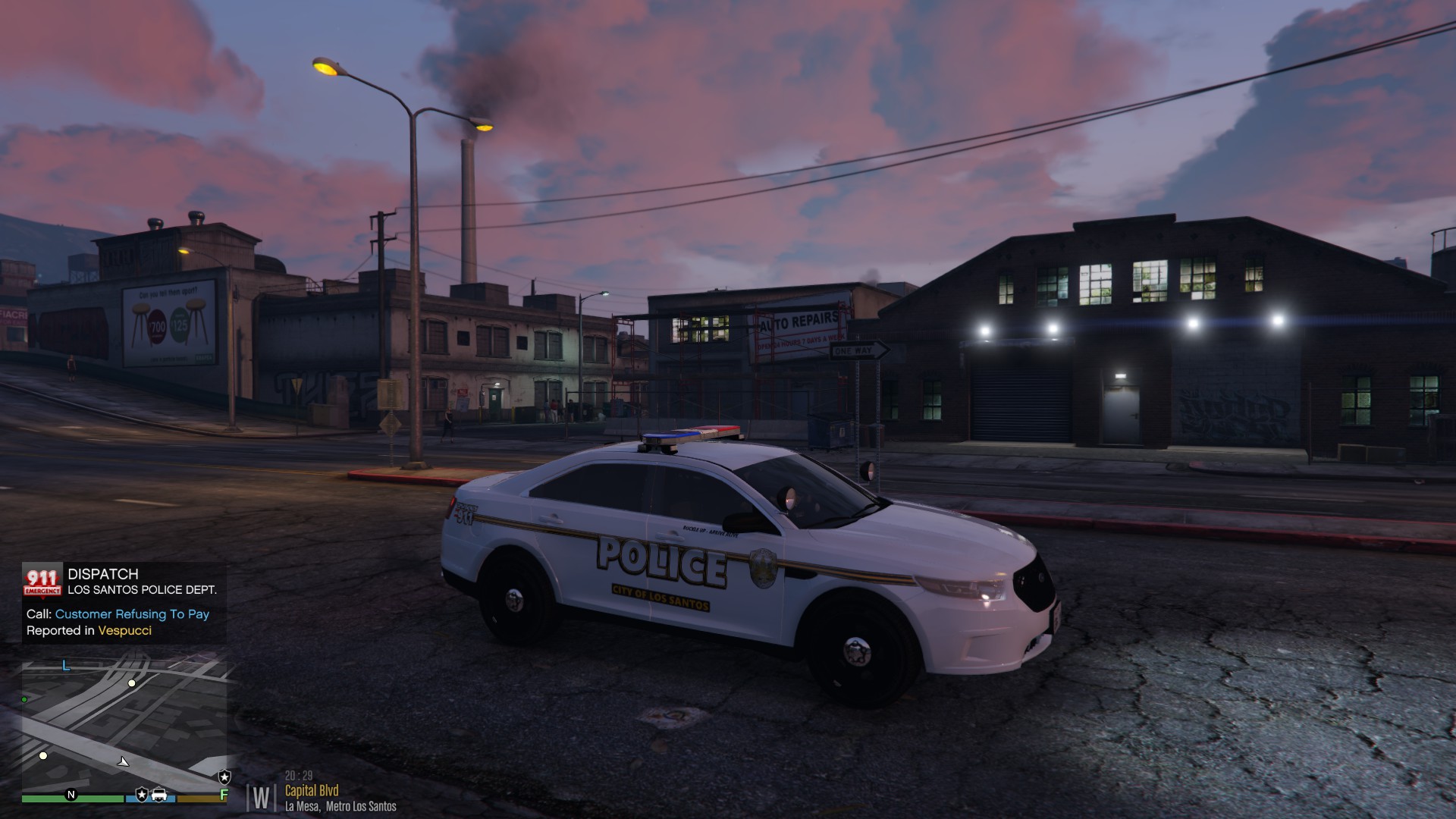
Task: Open the minimap
Action: (x=124, y=724)
